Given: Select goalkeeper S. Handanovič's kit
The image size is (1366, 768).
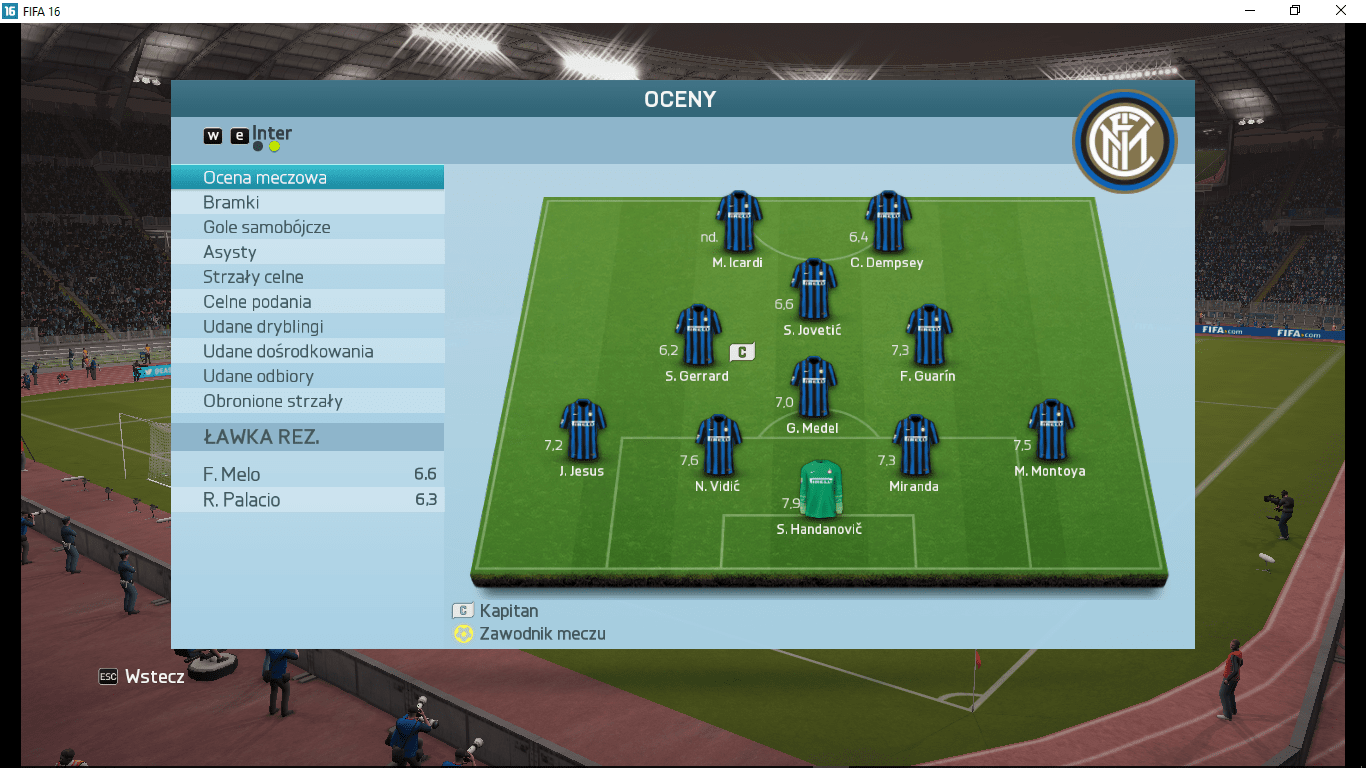Looking at the screenshot, I should click(820, 488).
